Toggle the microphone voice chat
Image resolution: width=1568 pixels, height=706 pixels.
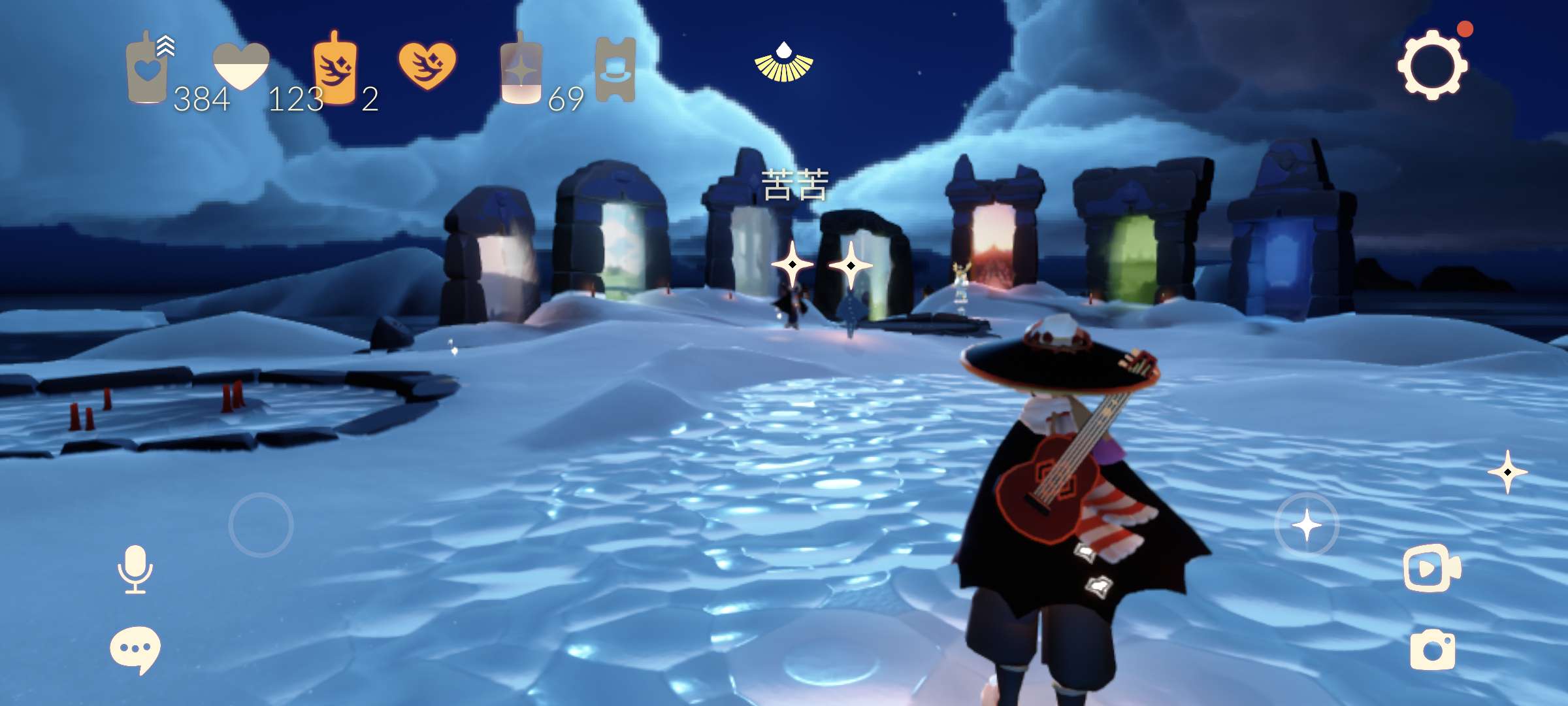[135, 569]
